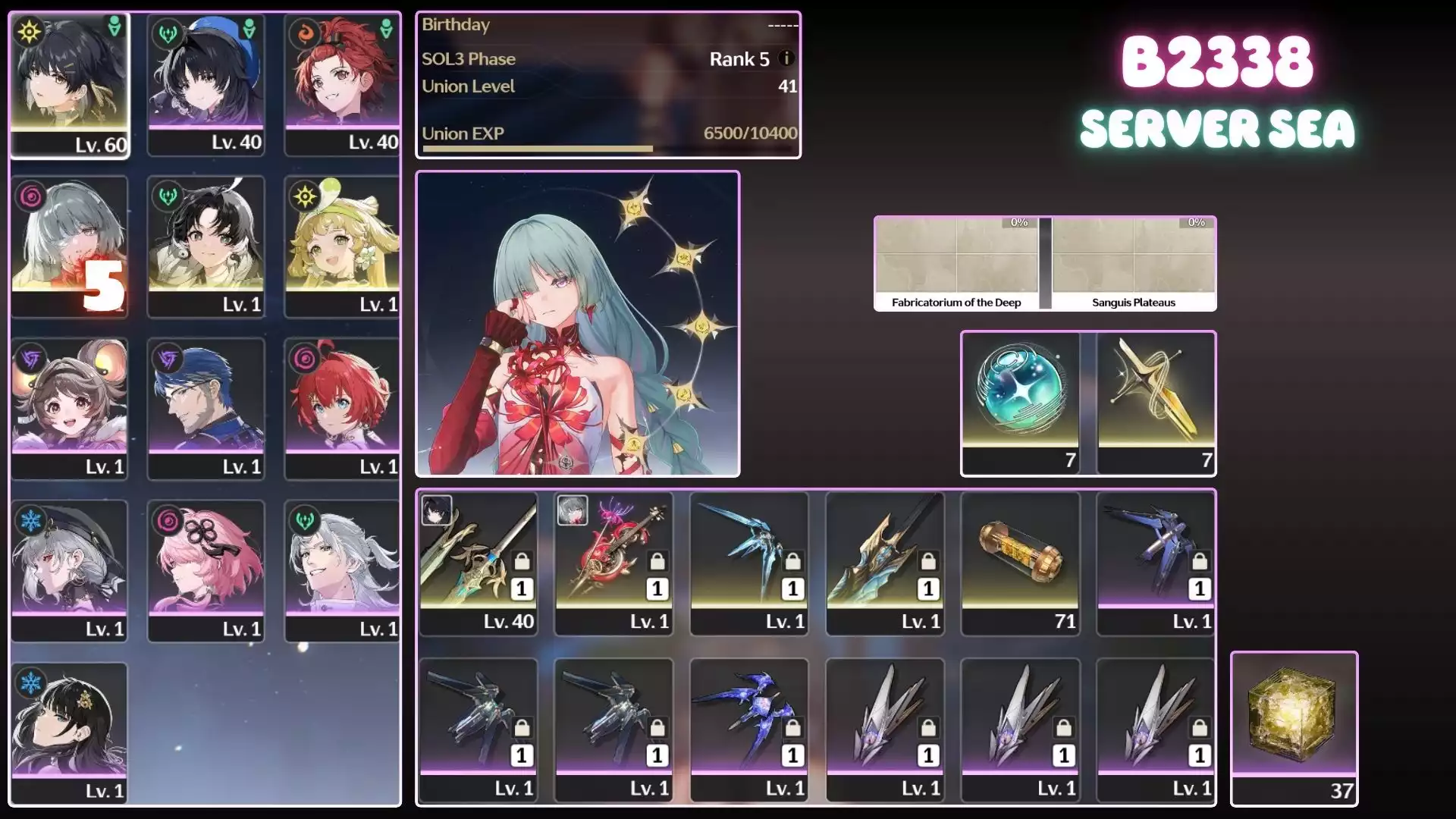Screen dimensions: 1456x819
Task: Select the teal glowing orb item
Action: click(x=1020, y=402)
